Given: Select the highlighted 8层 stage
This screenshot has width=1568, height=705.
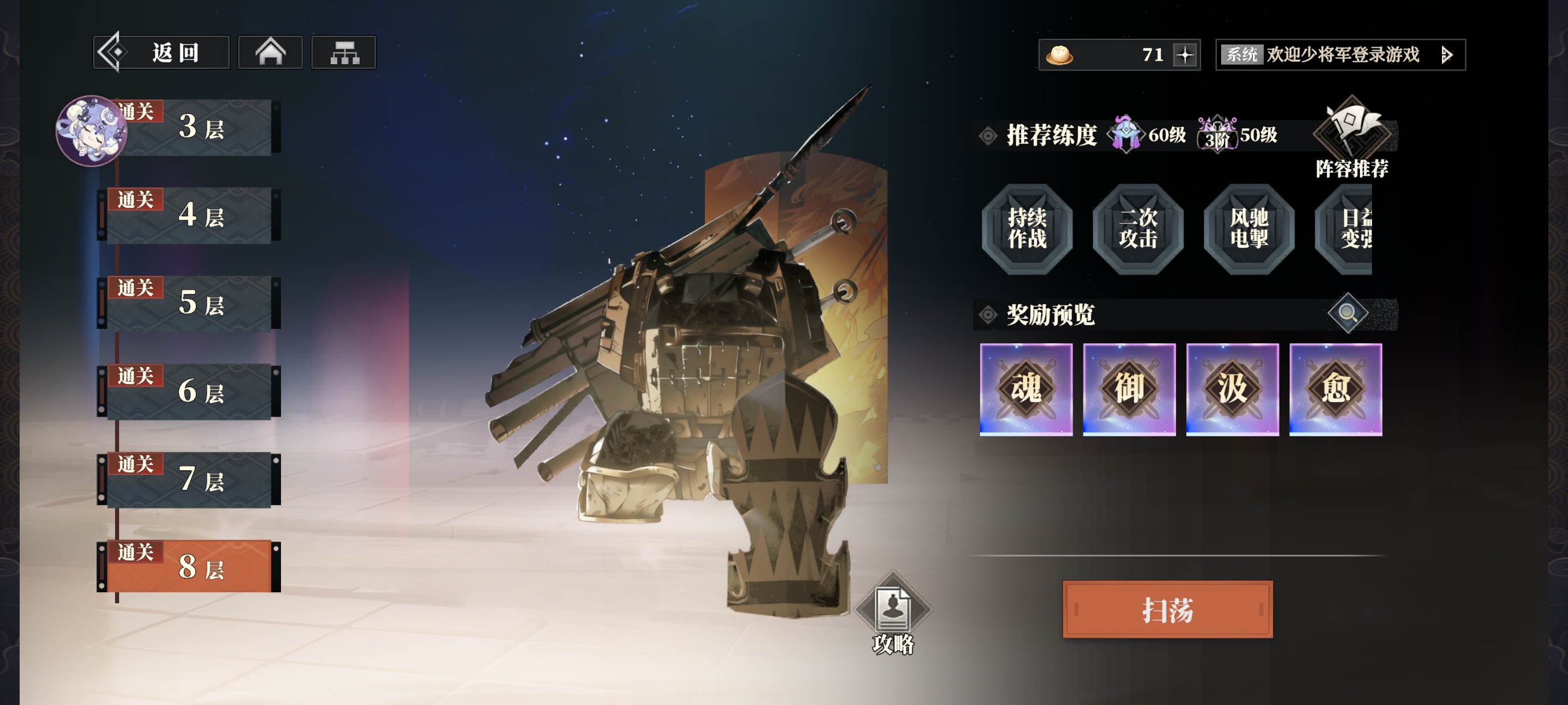Looking at the screenshot, I should coord(195,567).
